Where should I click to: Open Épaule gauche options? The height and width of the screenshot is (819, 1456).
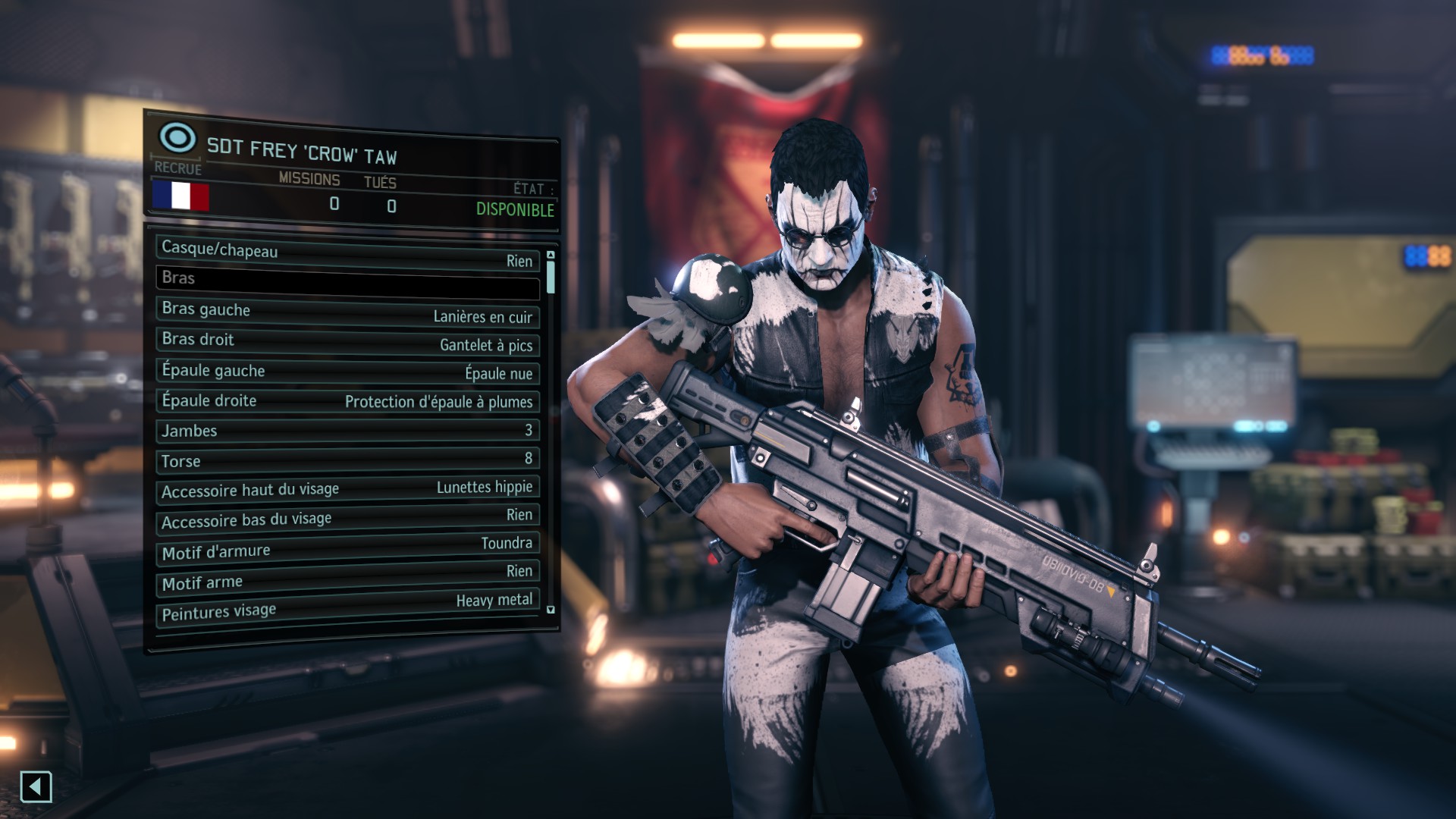347,372
